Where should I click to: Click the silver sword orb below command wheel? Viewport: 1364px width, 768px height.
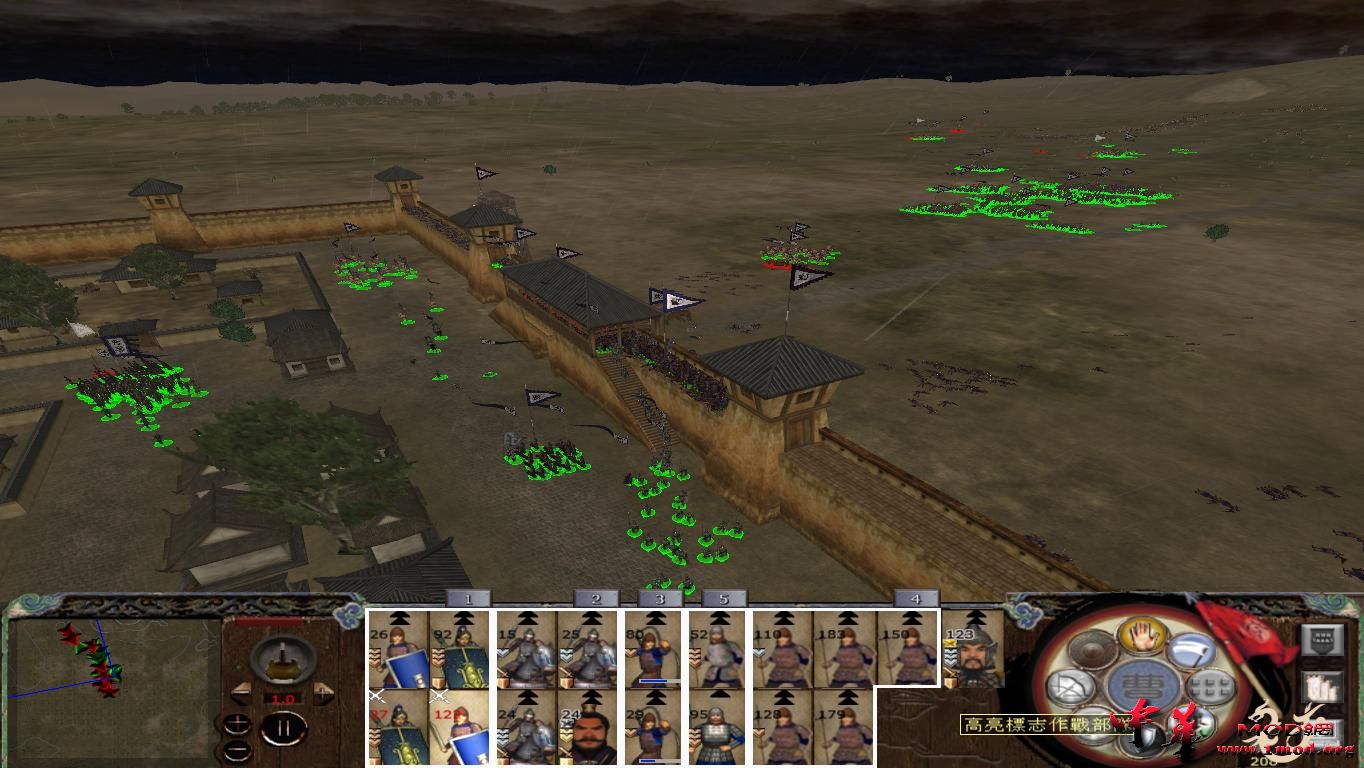[x=1145, y=733]
